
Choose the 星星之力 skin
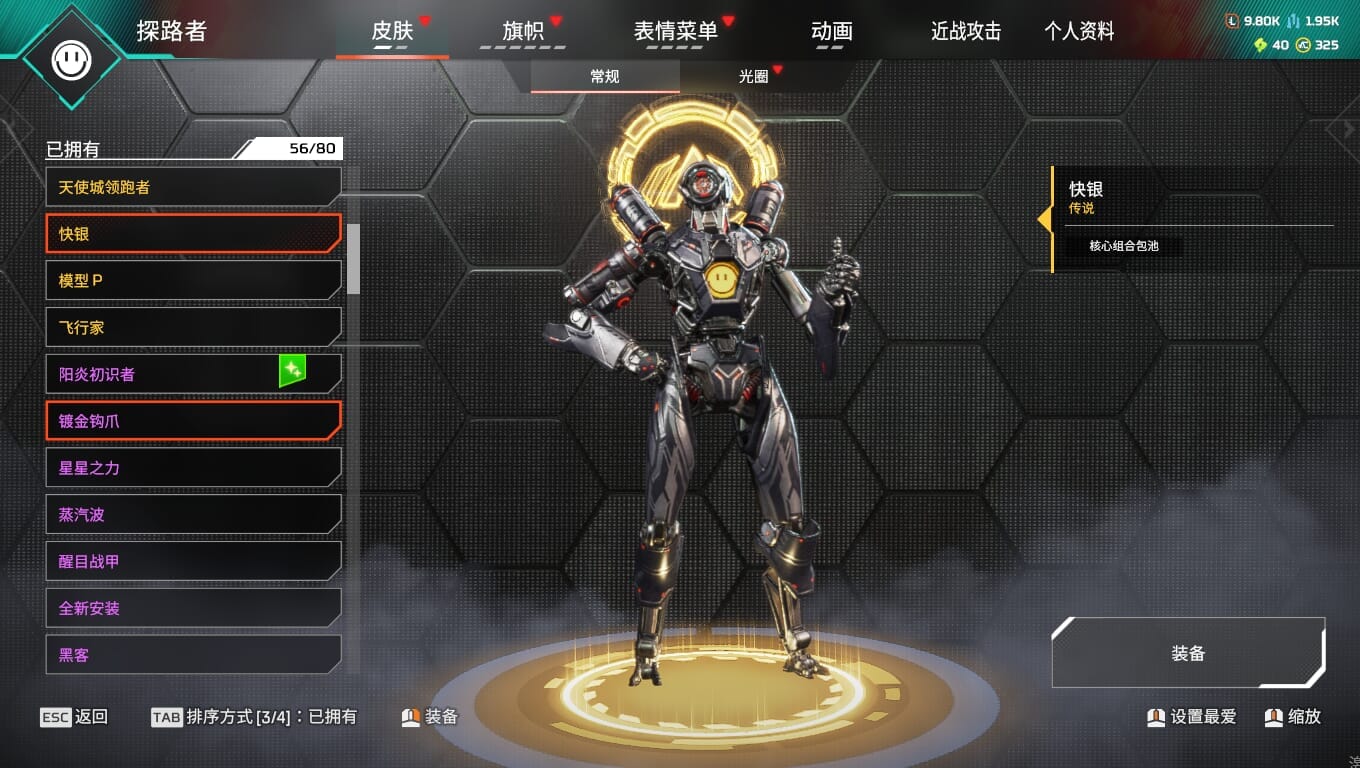[193, 468]
